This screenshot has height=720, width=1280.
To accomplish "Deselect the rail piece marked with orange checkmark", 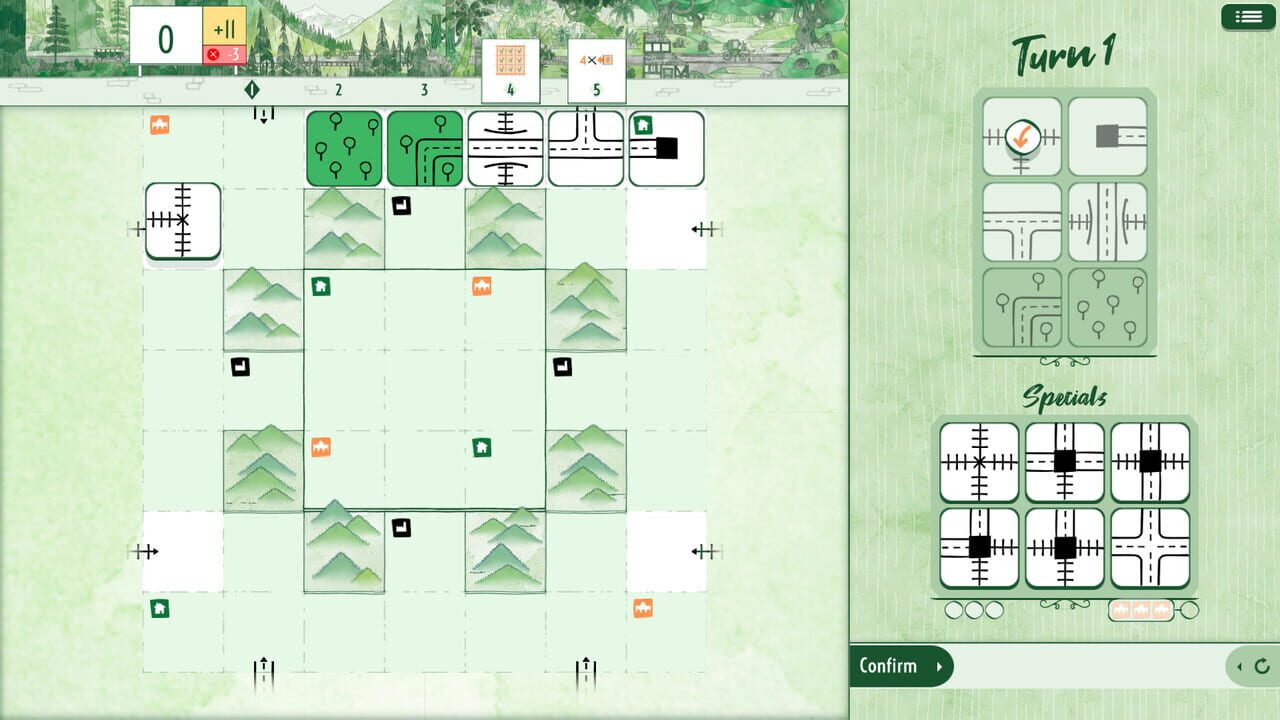I will point(1021,135).
